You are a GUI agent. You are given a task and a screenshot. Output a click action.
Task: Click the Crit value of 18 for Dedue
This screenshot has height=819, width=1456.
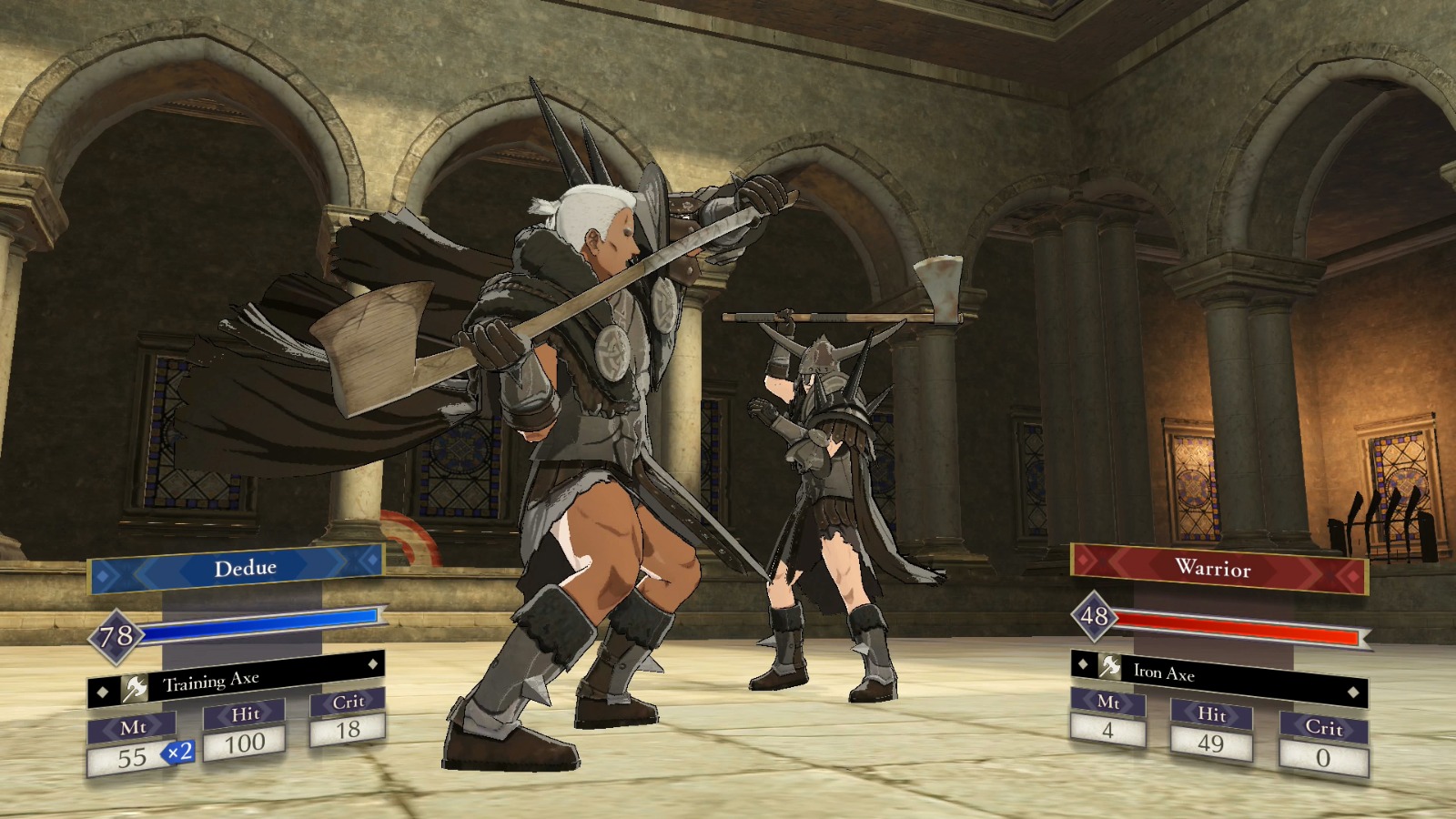click(350, 728)
